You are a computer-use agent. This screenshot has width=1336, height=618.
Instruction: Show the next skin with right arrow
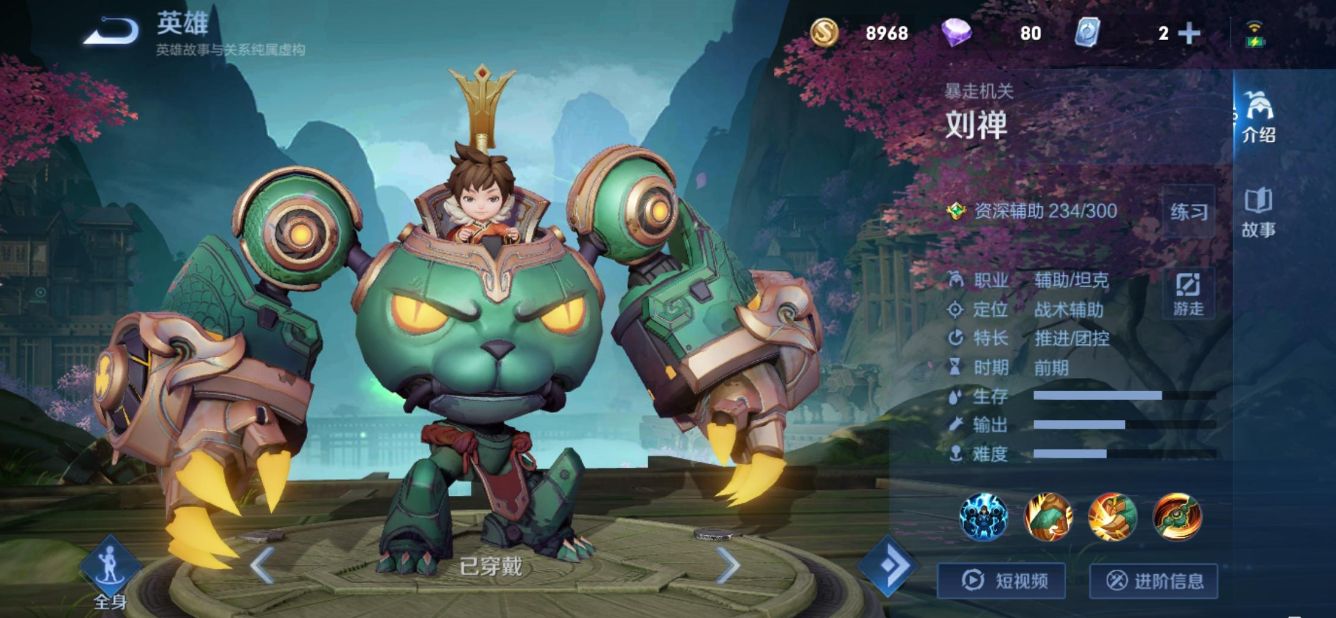728,566
